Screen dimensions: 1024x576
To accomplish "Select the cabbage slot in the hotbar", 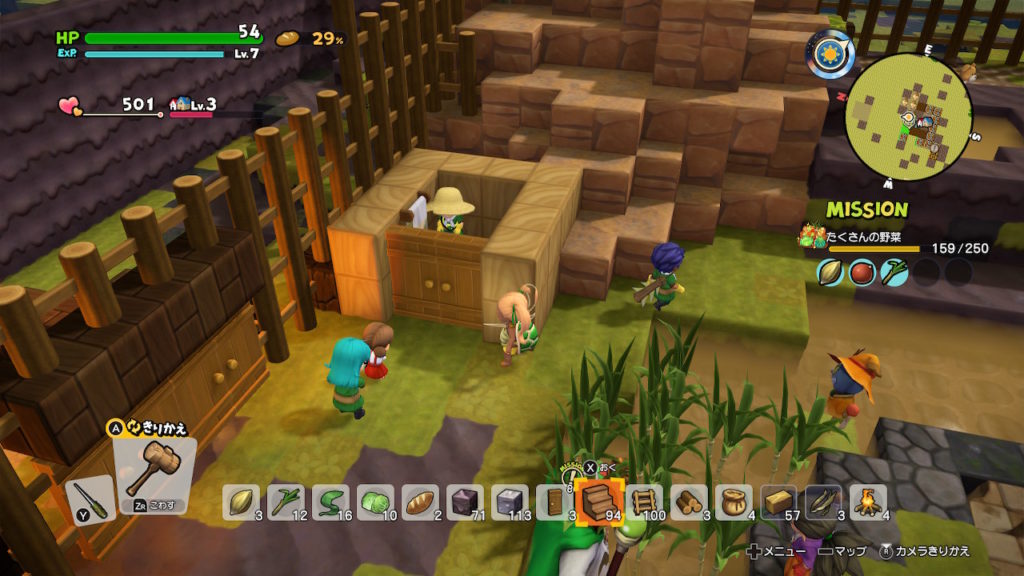I will coord(376,501).
